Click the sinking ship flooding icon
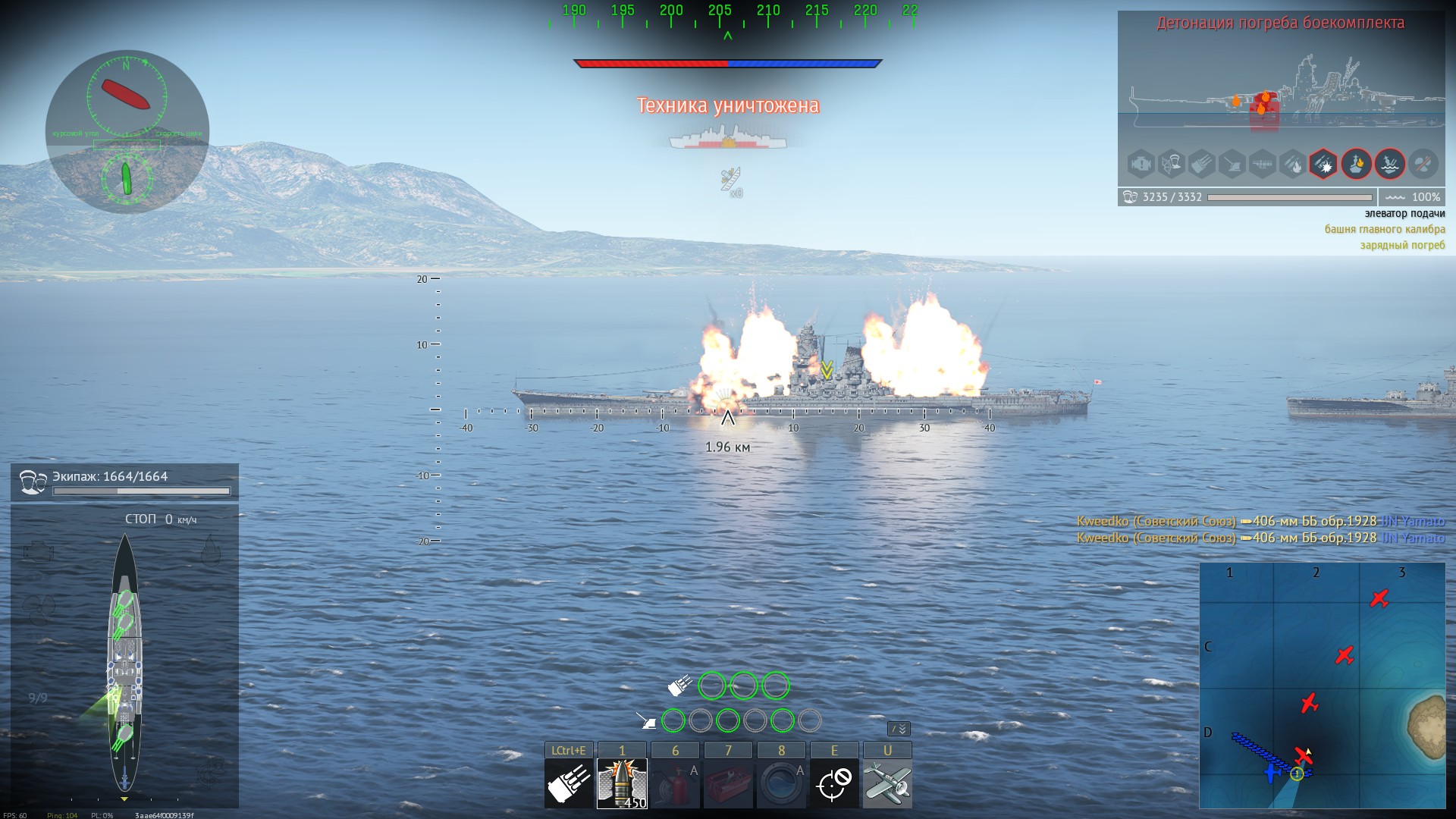Viewport: 1456px width, 819px height. point(1390,164)
